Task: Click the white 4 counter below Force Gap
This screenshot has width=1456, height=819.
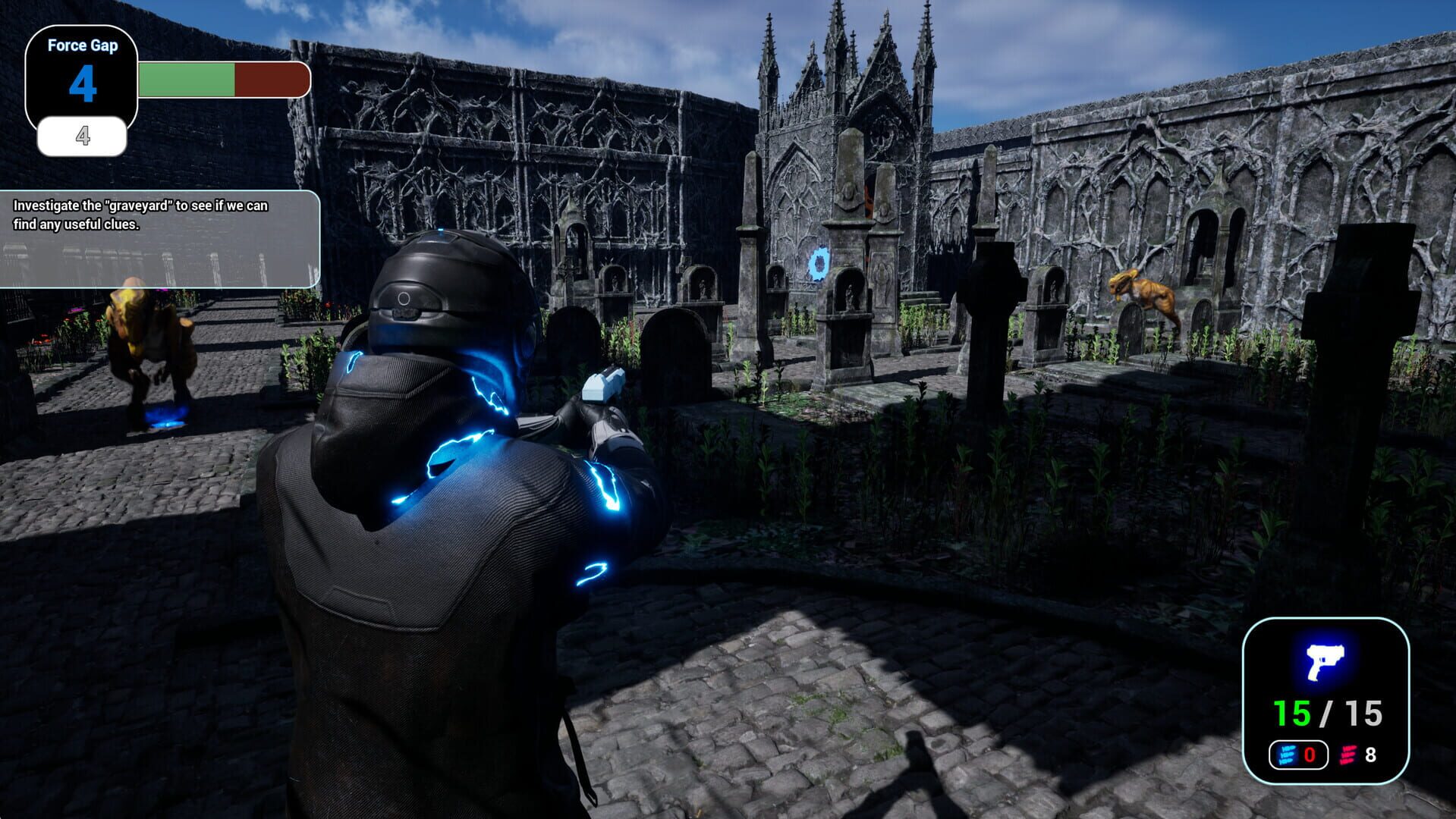Action: [x=82, y=136]
